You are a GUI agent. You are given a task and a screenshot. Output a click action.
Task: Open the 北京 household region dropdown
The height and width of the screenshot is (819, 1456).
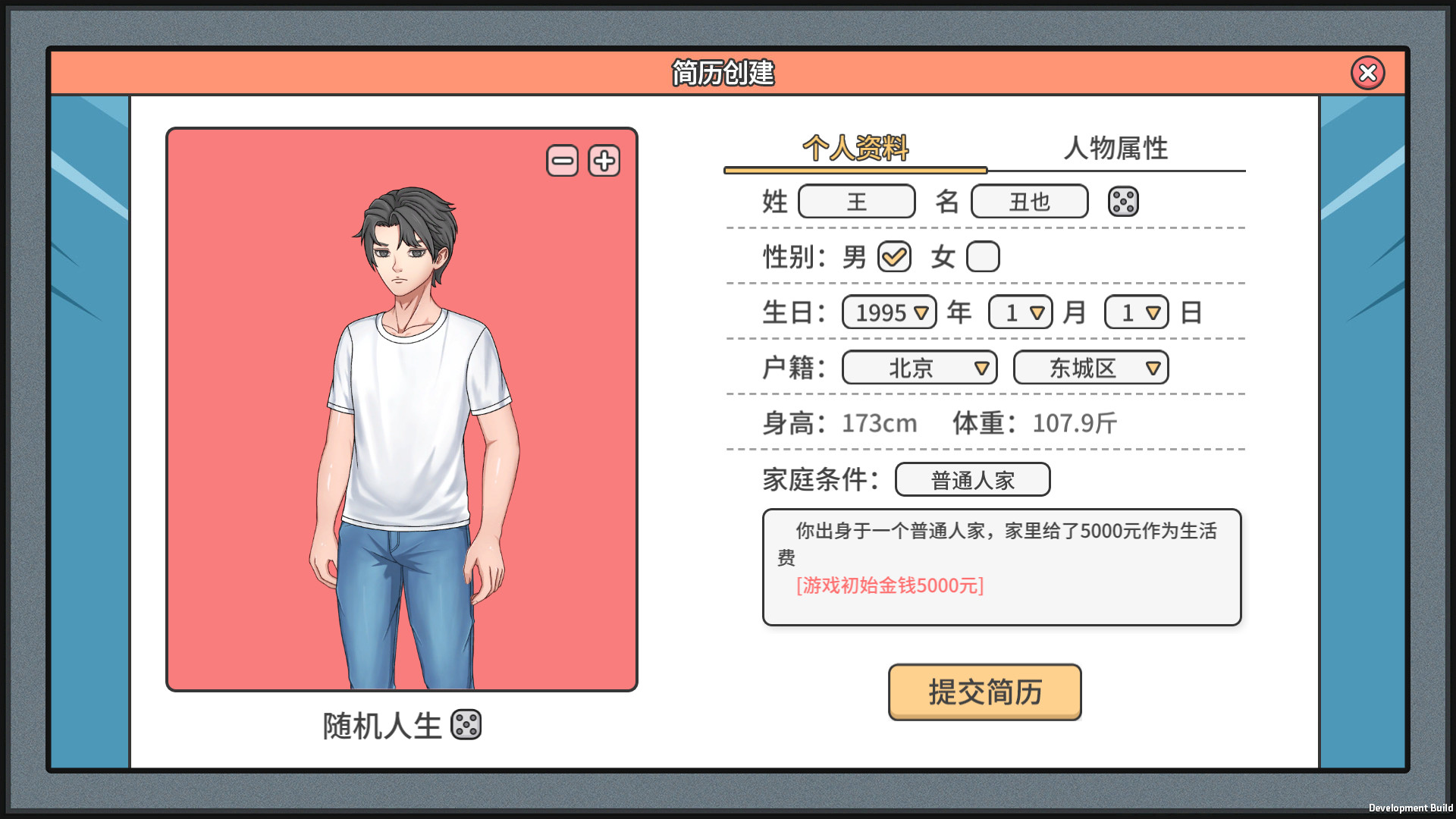(x=918, y=368)
